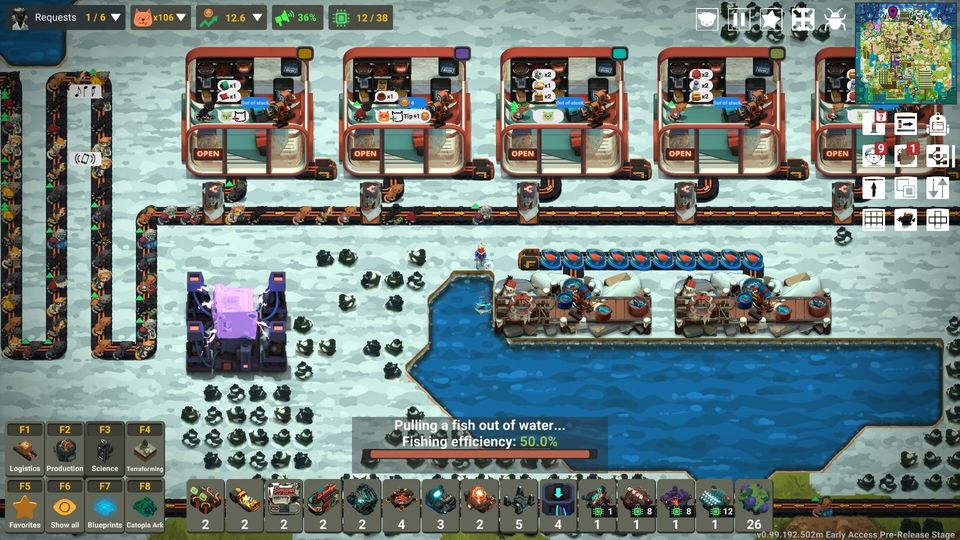Show the Favorites category
The image size is (960, 540).
[x=25, y=506]
